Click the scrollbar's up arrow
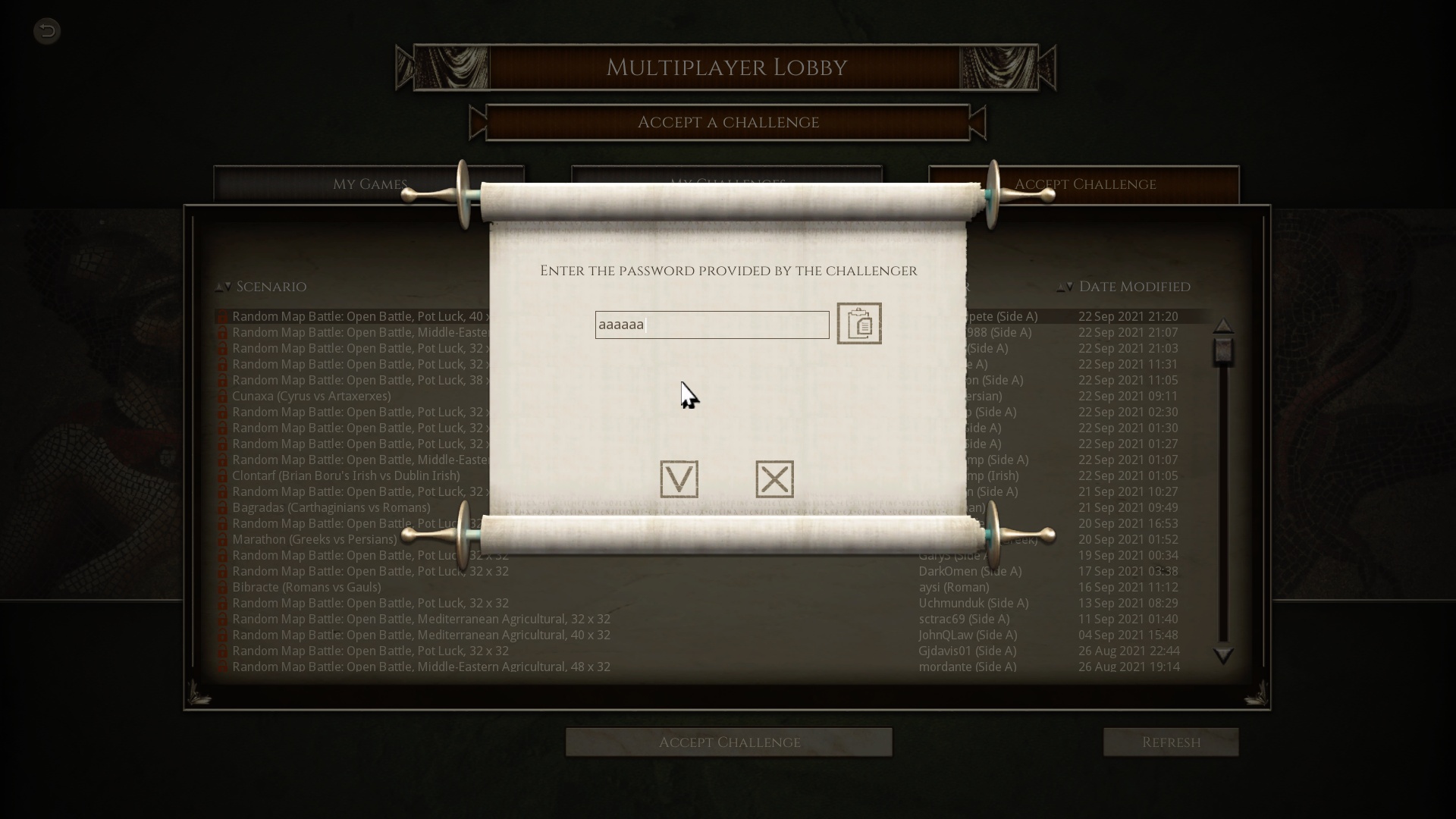Screen dimensions: 1456x819 coord(1223,326)
